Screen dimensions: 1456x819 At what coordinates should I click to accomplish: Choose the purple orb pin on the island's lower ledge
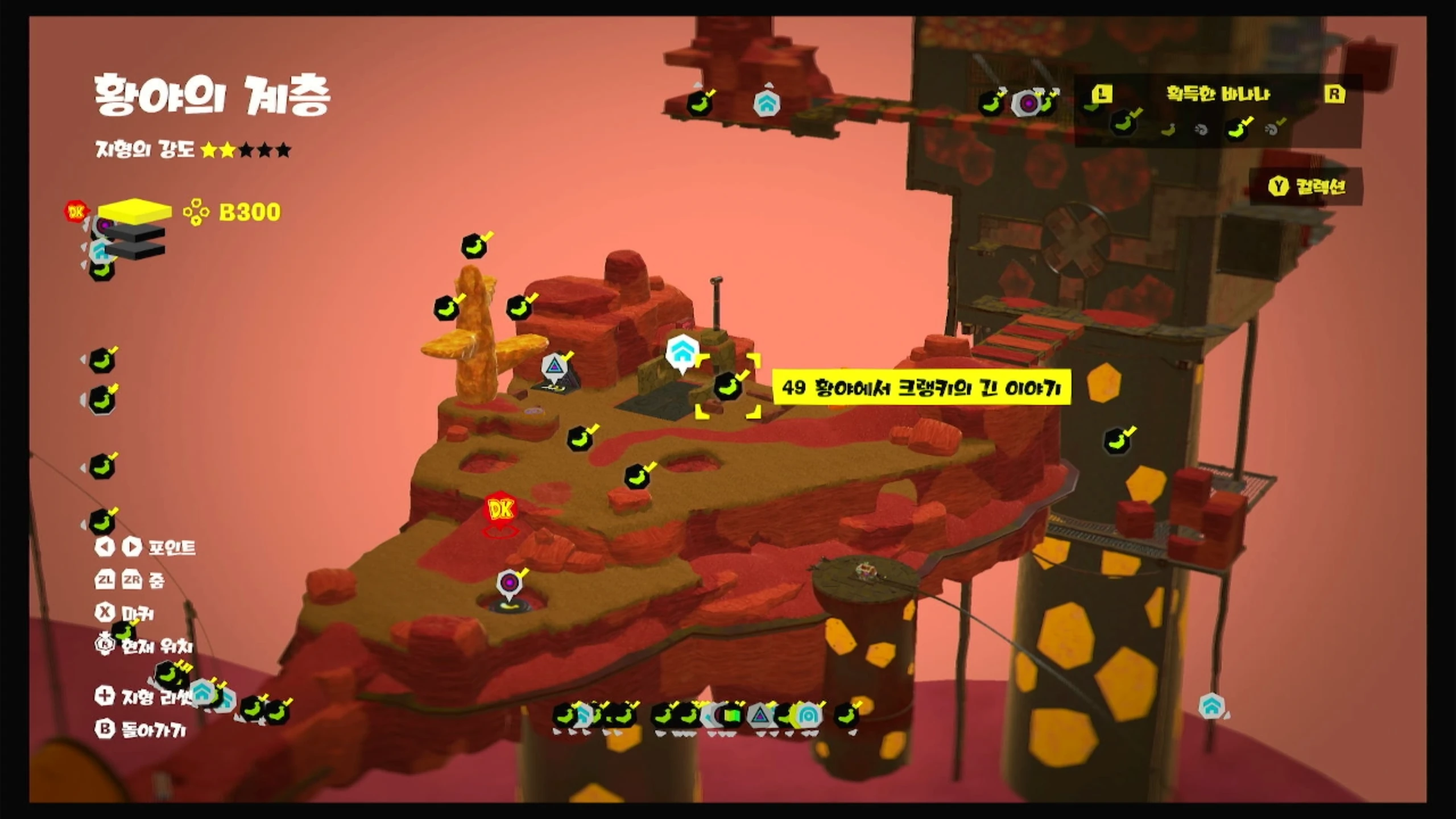[x=510, y=584]
